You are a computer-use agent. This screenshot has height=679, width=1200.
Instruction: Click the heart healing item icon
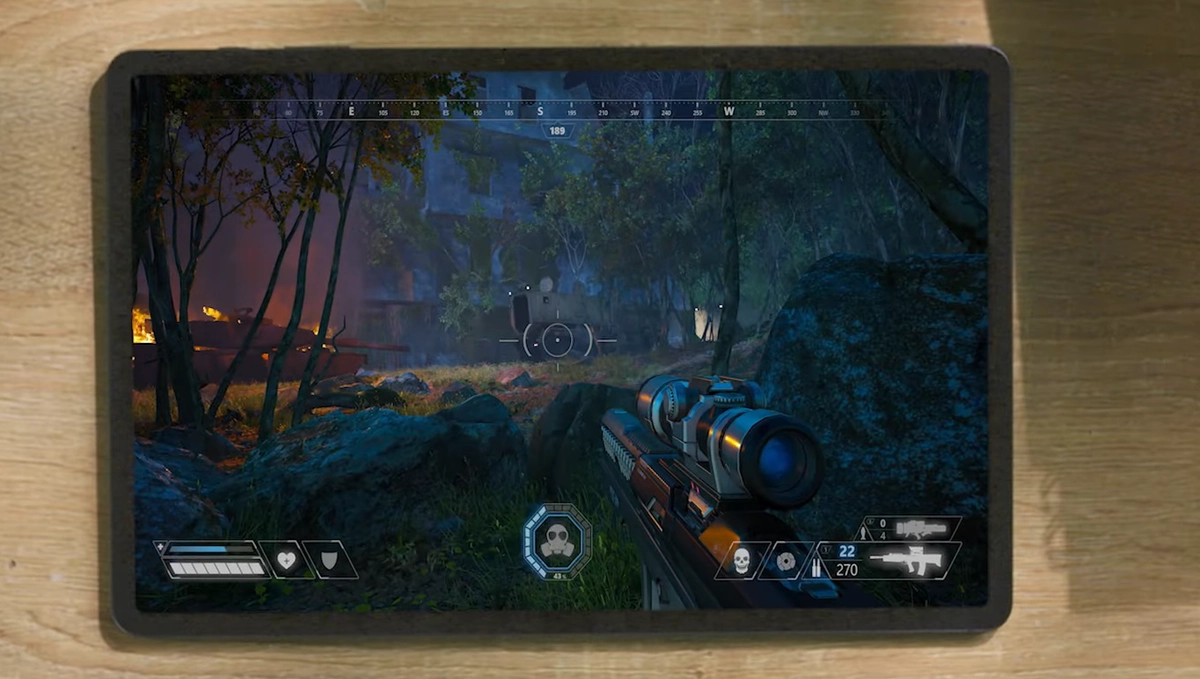click(x=287, y=560)
